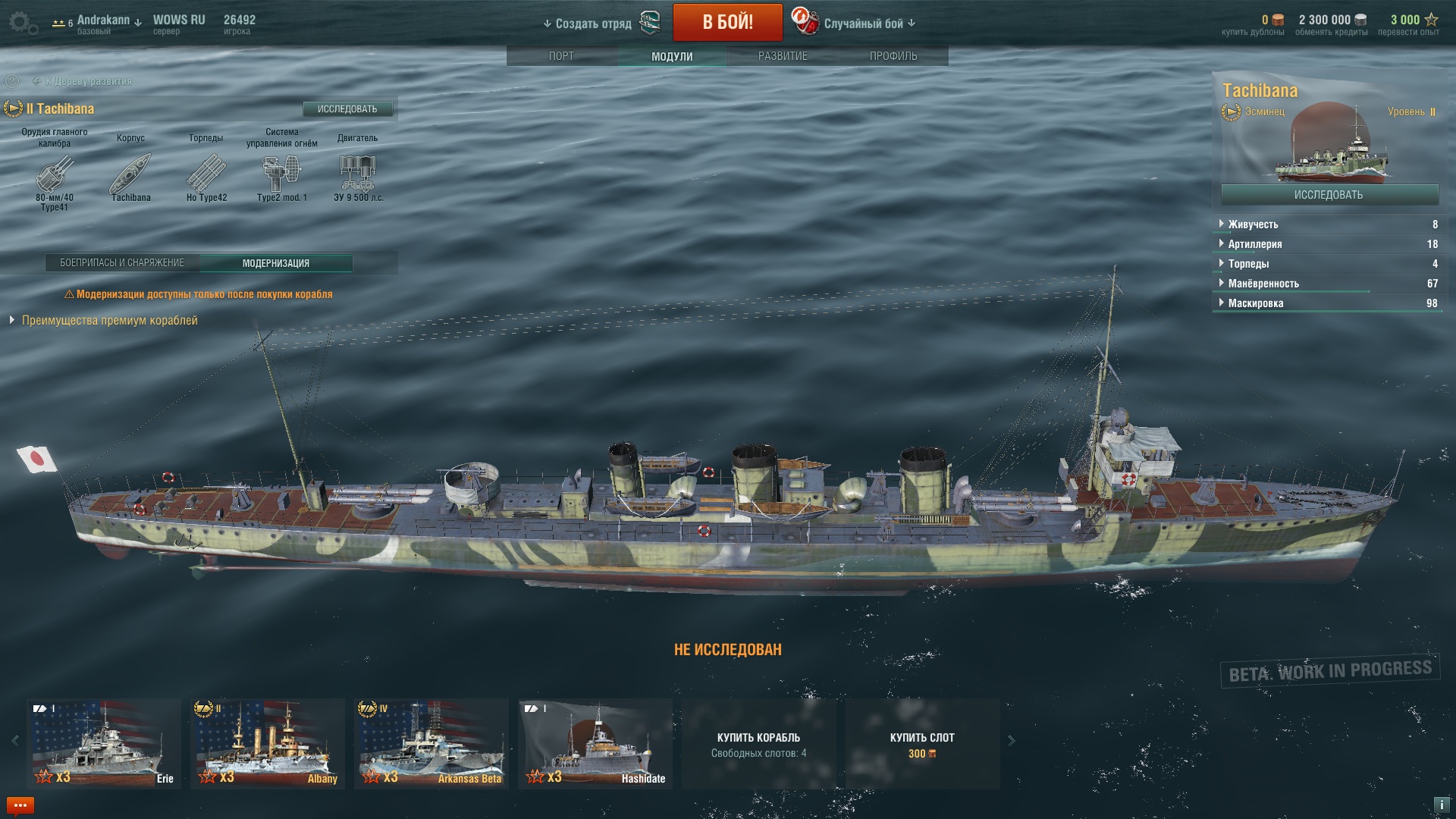Go to the ПРОФИЛЬ tab

(893, 56)
